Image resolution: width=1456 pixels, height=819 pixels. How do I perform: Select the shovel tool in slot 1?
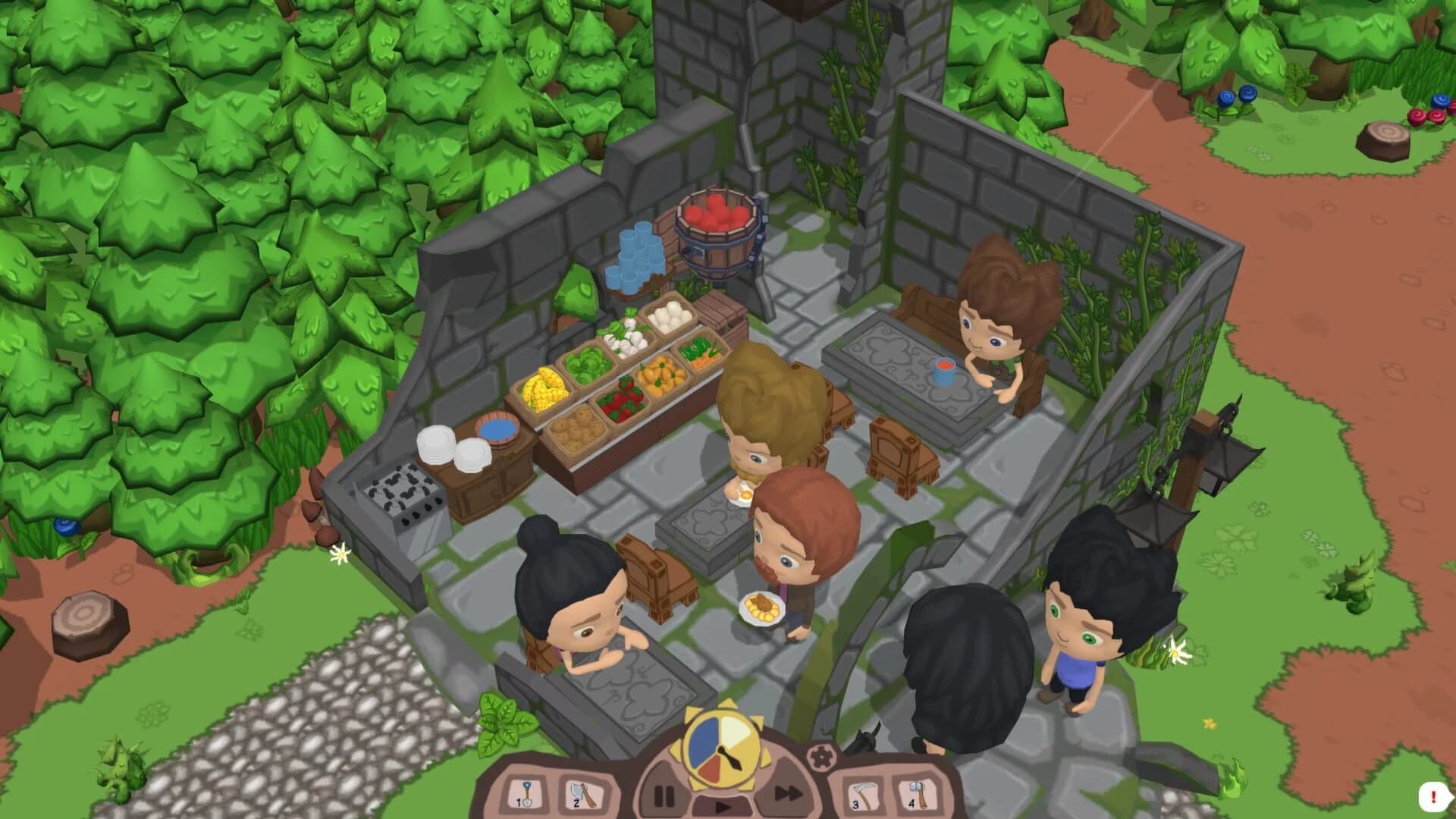526,795
